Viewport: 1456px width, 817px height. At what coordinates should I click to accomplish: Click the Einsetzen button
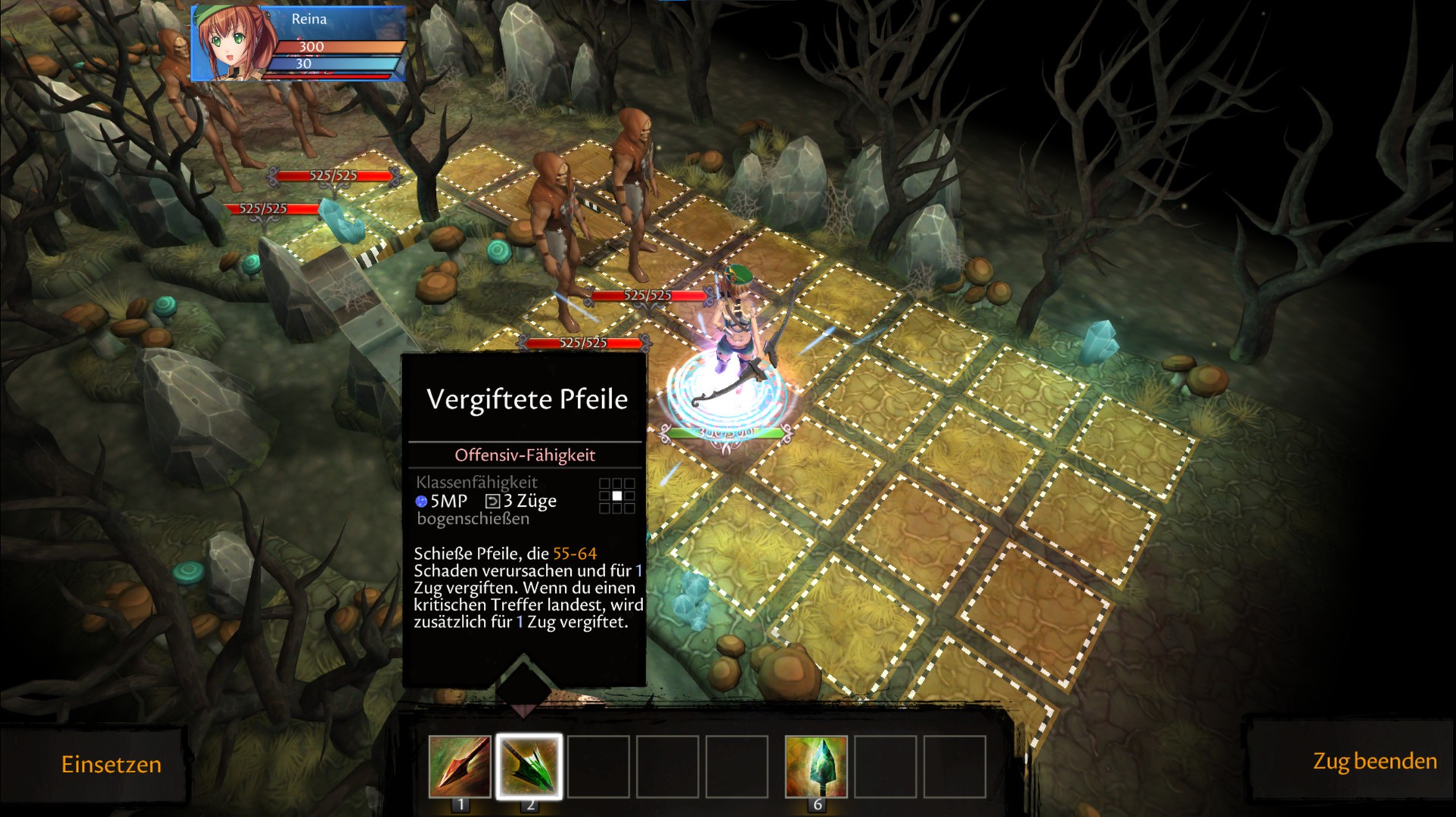111,764
